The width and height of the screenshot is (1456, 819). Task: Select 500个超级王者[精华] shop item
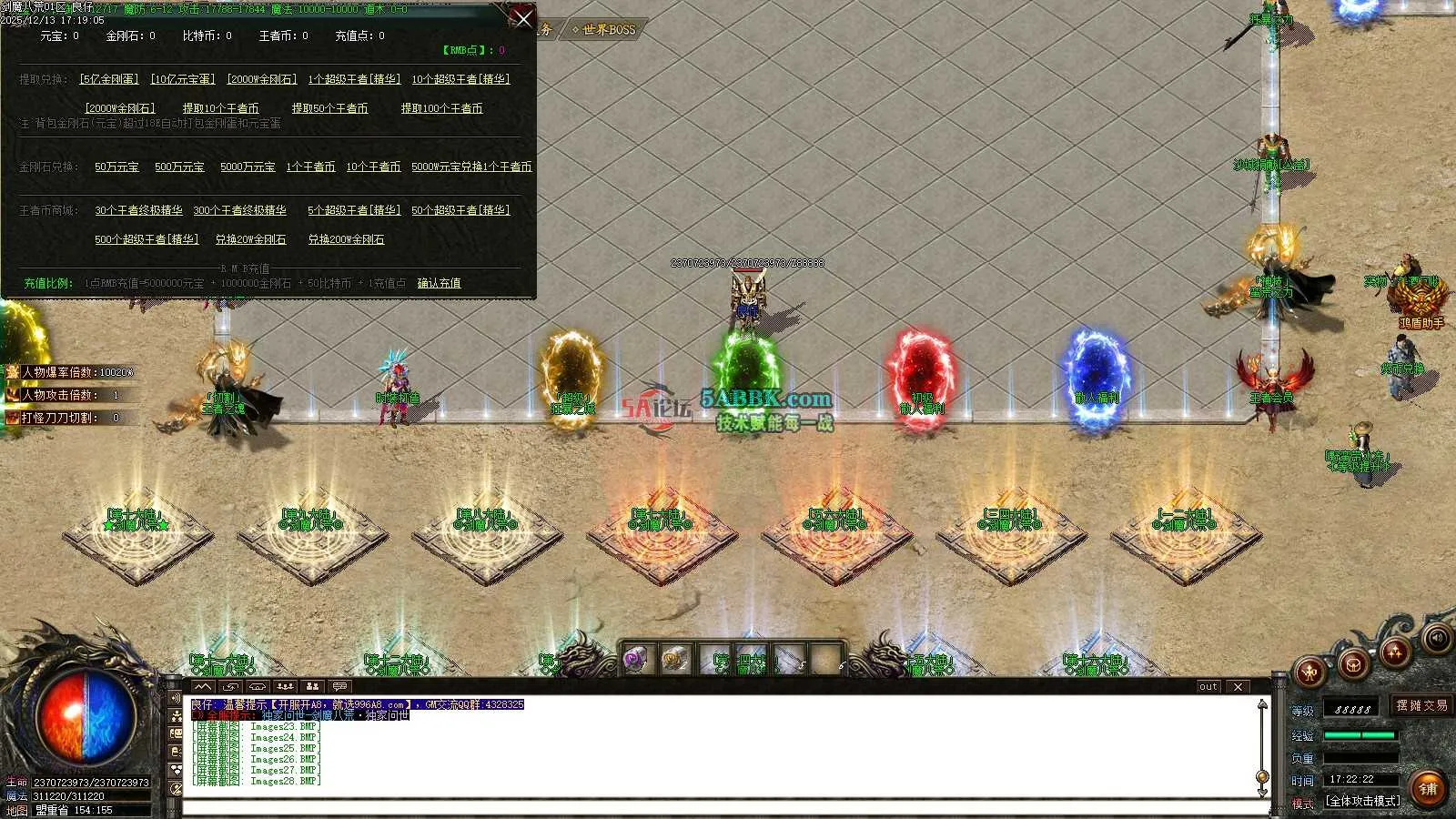[x=146, y=239]
